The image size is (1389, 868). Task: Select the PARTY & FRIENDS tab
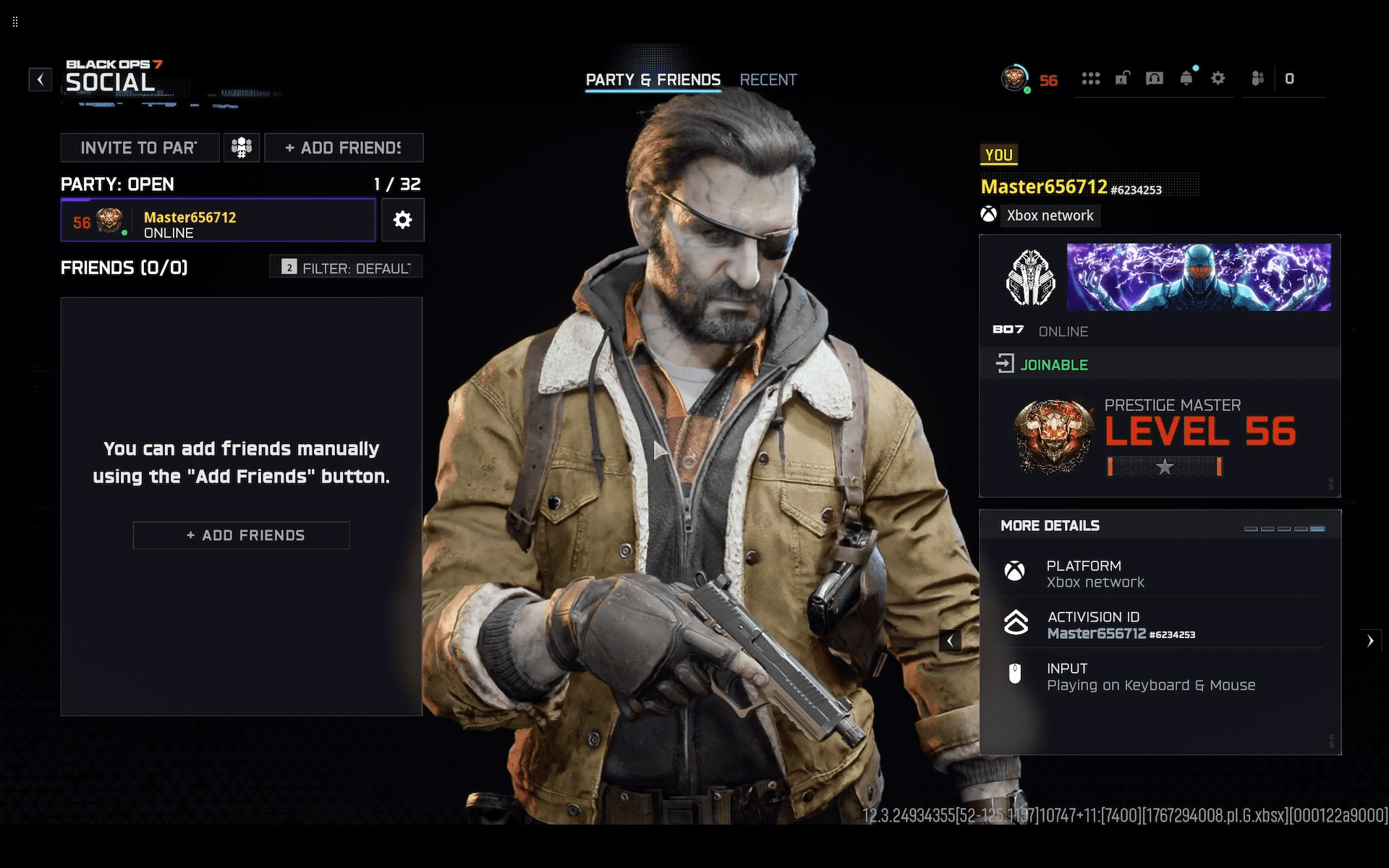(x=653, y=80)
